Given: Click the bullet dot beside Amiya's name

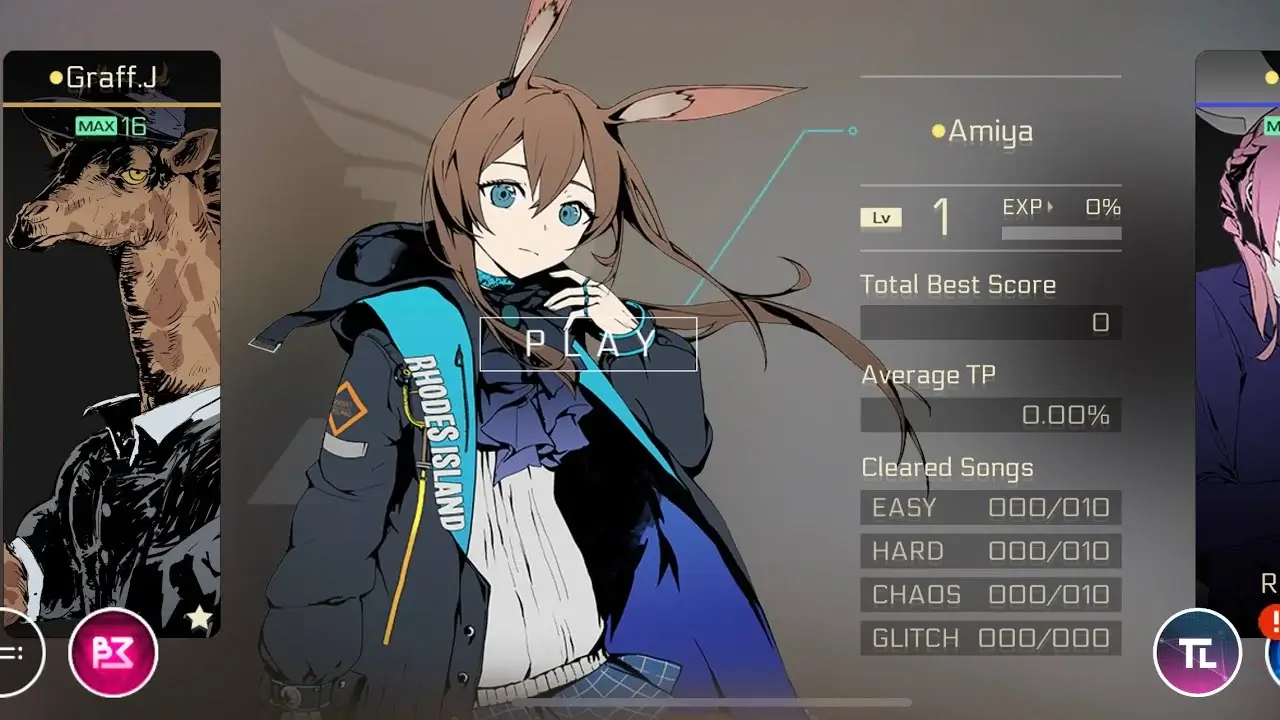Looking at the screenshot, I should (x=937, y=129).
